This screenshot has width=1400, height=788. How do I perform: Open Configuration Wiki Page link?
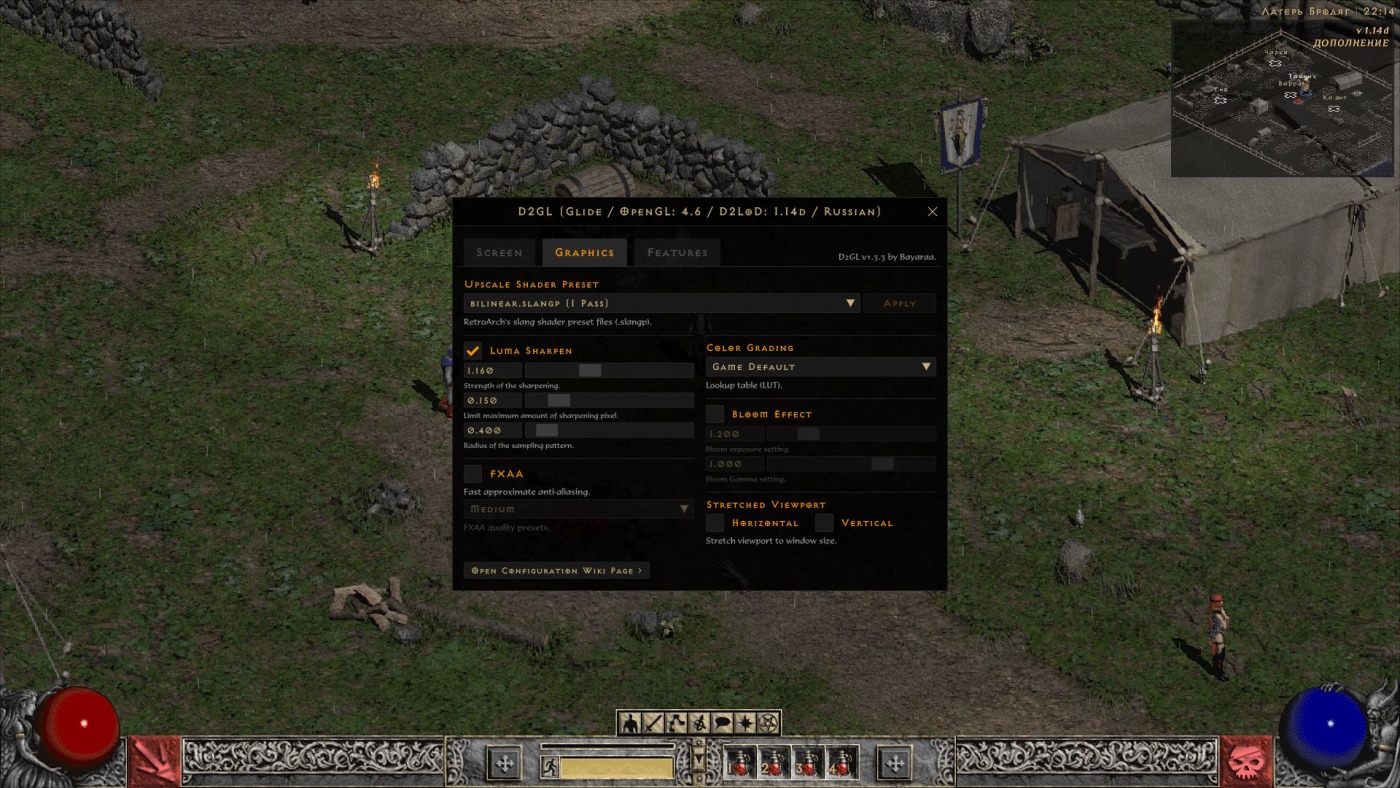coord(557,570)
